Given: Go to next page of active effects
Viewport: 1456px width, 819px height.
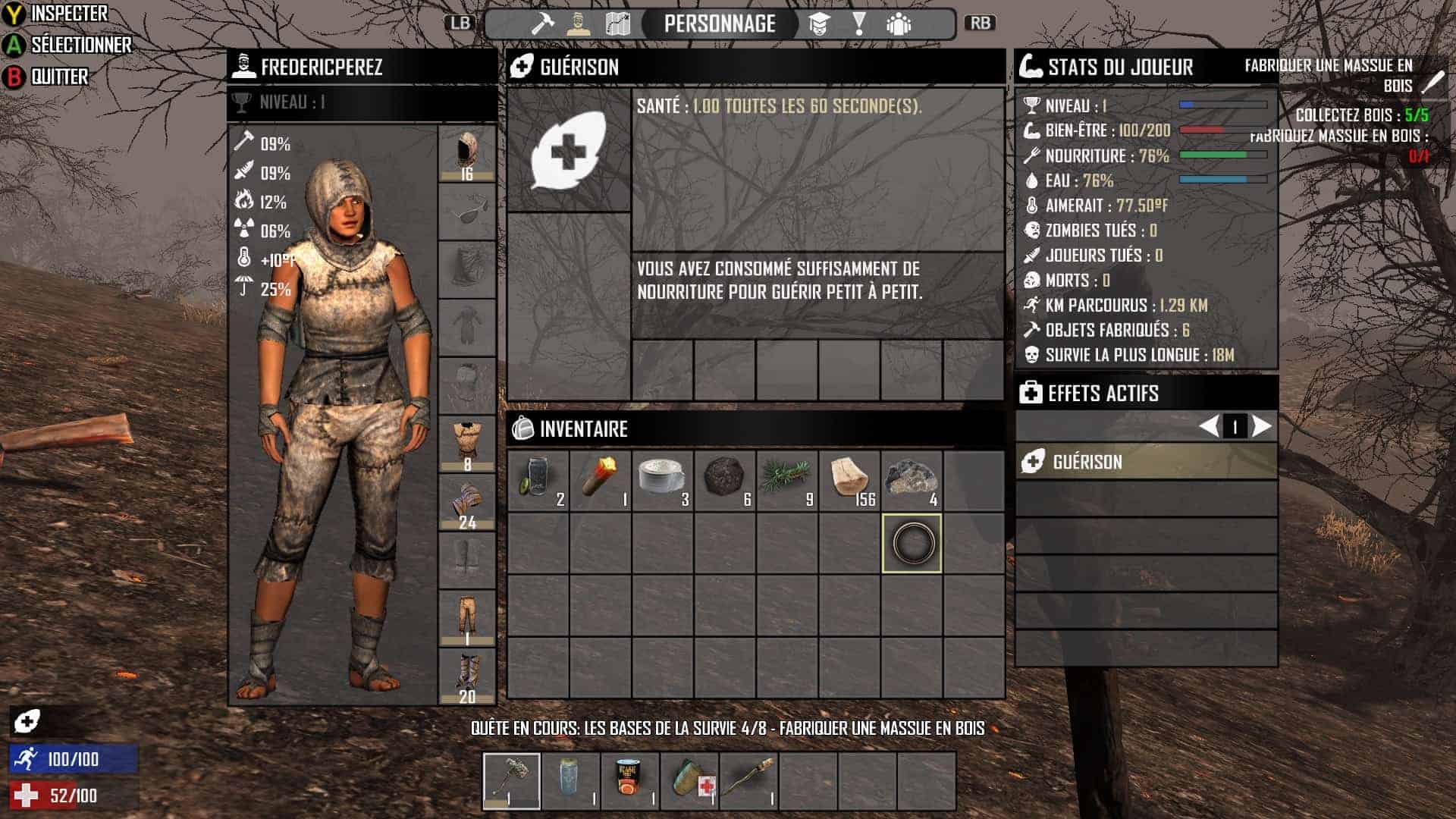Looking at the screenshot, I should coord(1261,426).
